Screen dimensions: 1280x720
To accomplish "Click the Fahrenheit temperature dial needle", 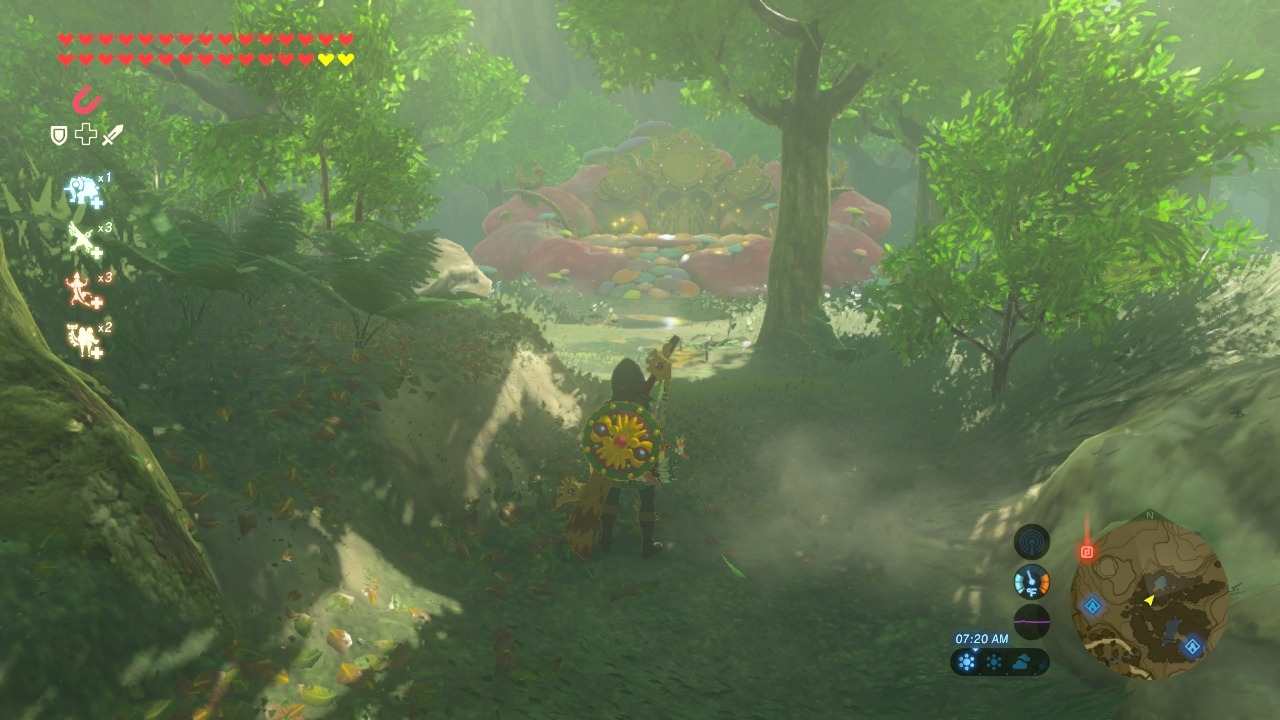I will coord(1031,578).
